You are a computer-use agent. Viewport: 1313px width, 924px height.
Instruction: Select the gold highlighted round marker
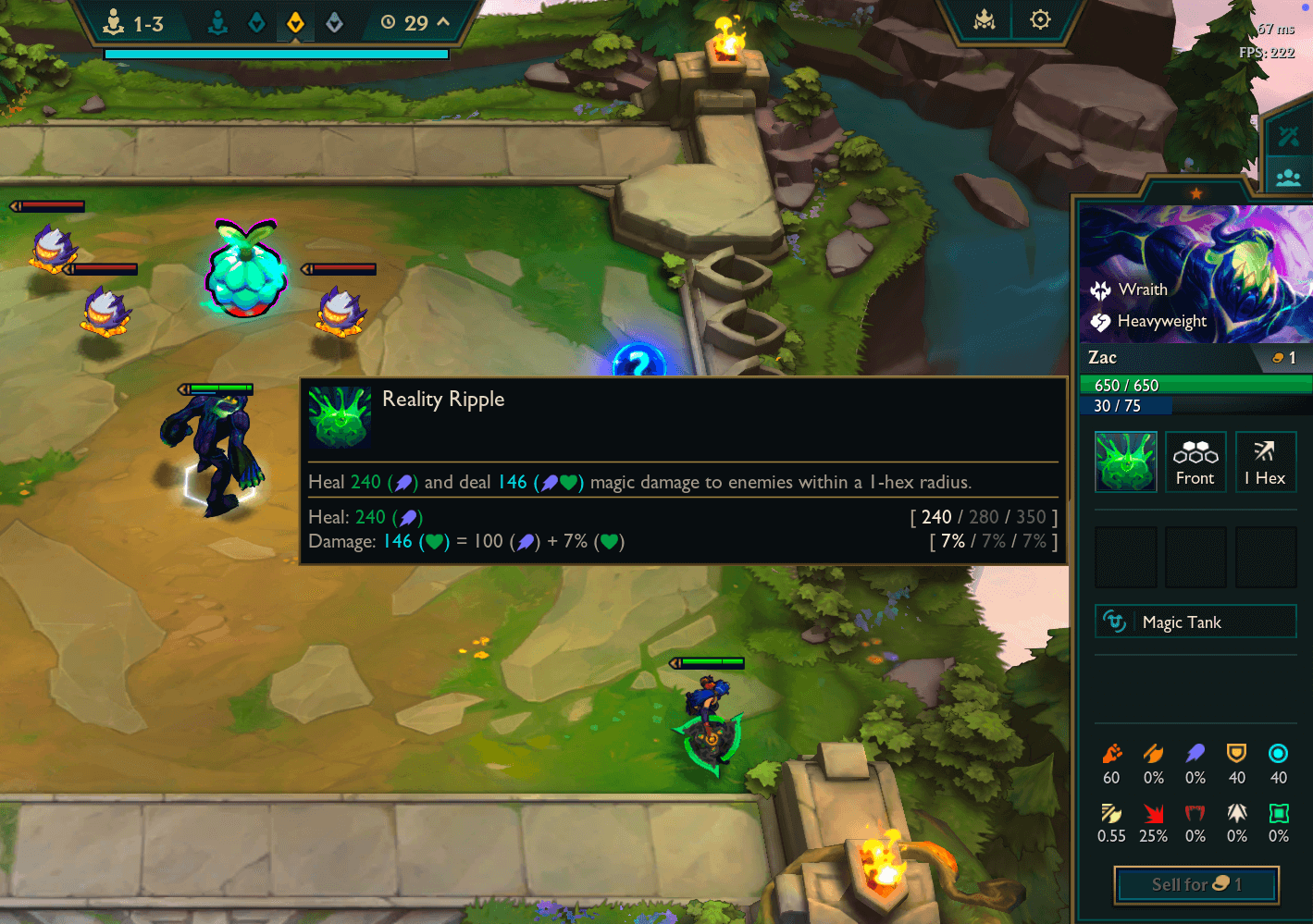click(295, 21)
